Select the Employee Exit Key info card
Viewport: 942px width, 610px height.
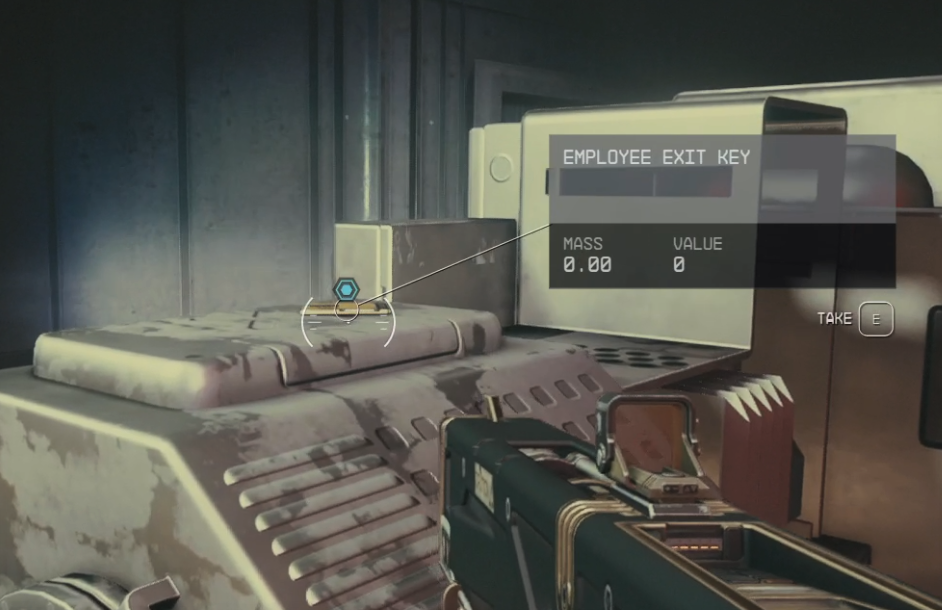pos(721,211)
